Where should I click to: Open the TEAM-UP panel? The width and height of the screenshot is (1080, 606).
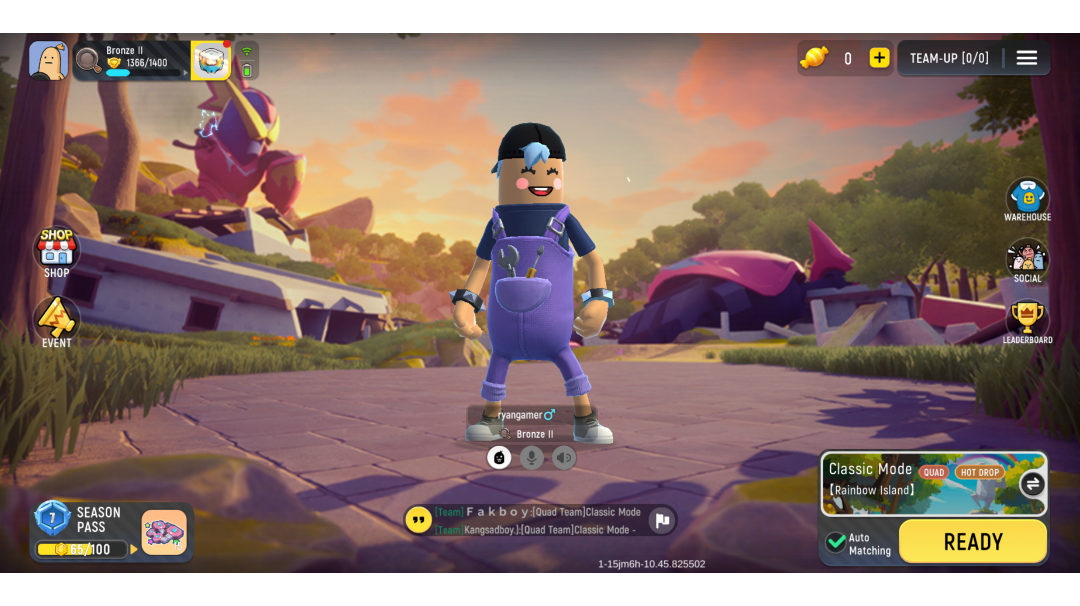click(x=949, y=58)
